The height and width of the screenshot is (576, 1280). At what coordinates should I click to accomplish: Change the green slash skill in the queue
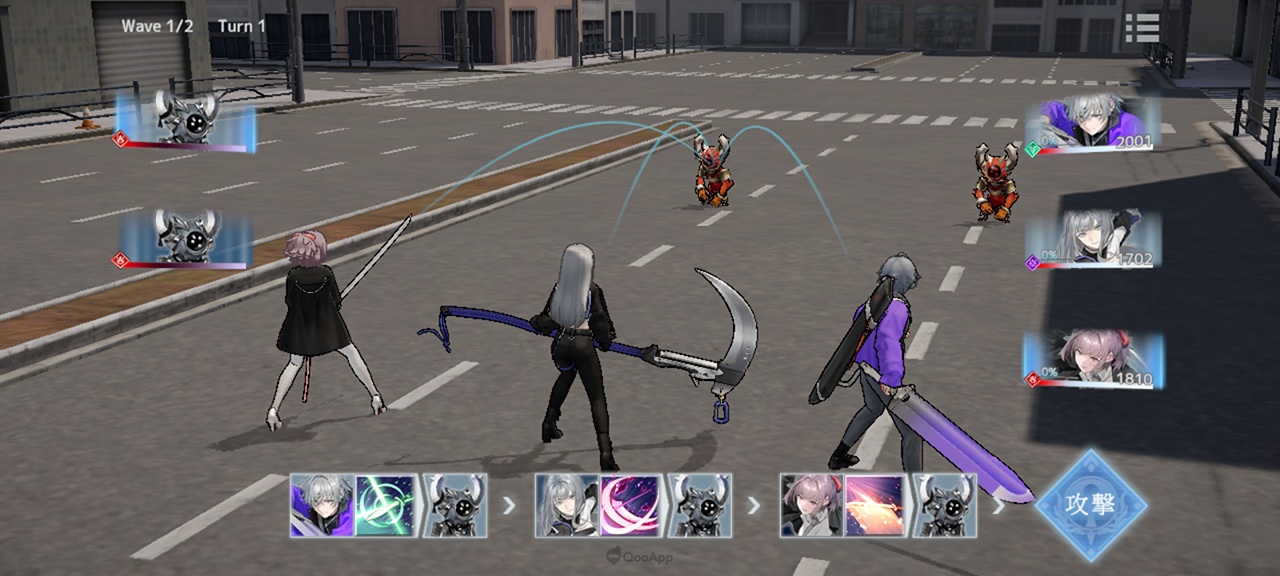(386, 505)
